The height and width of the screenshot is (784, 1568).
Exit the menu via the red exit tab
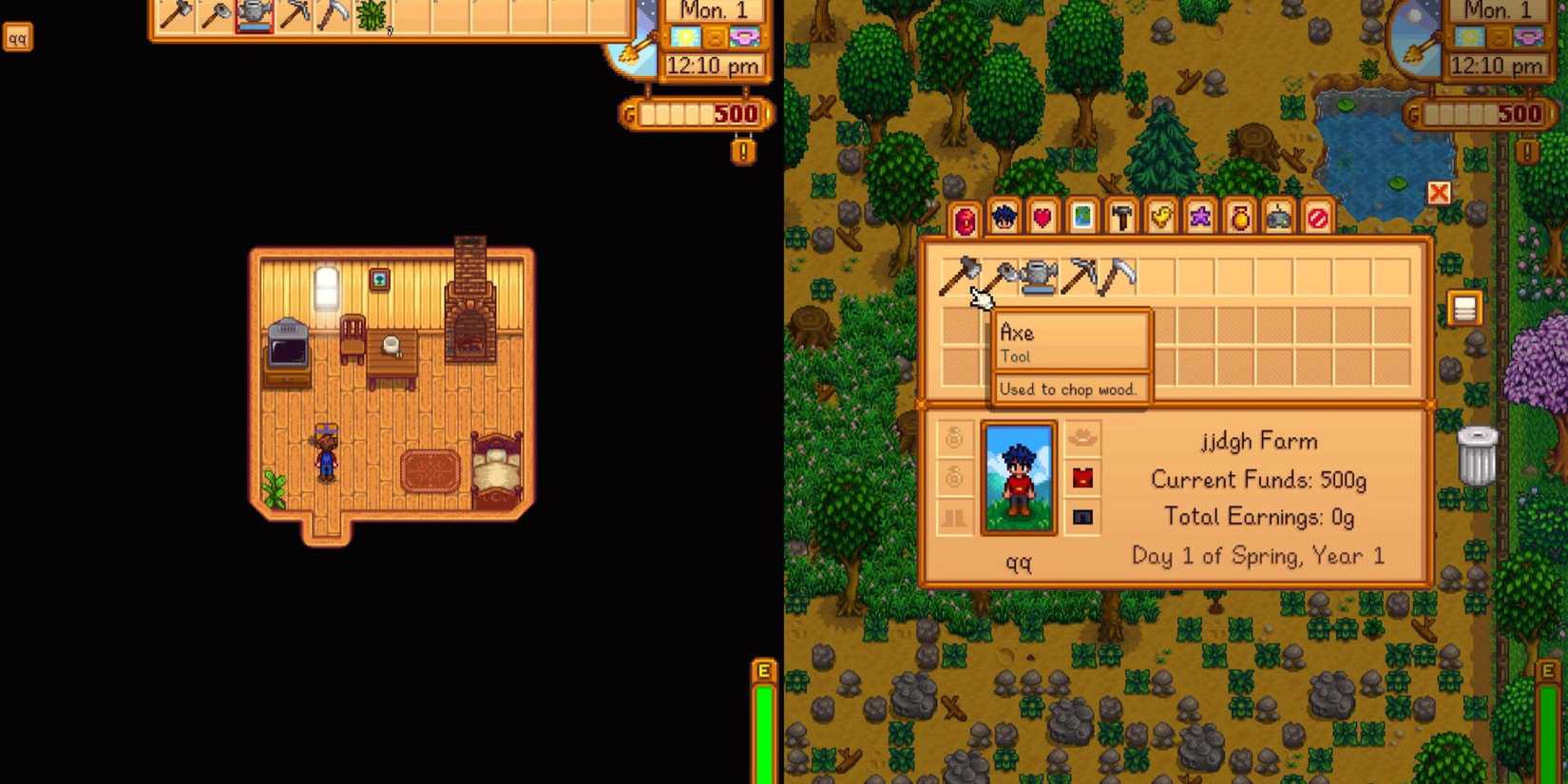pyautogui.click(x=1318, y=218)
